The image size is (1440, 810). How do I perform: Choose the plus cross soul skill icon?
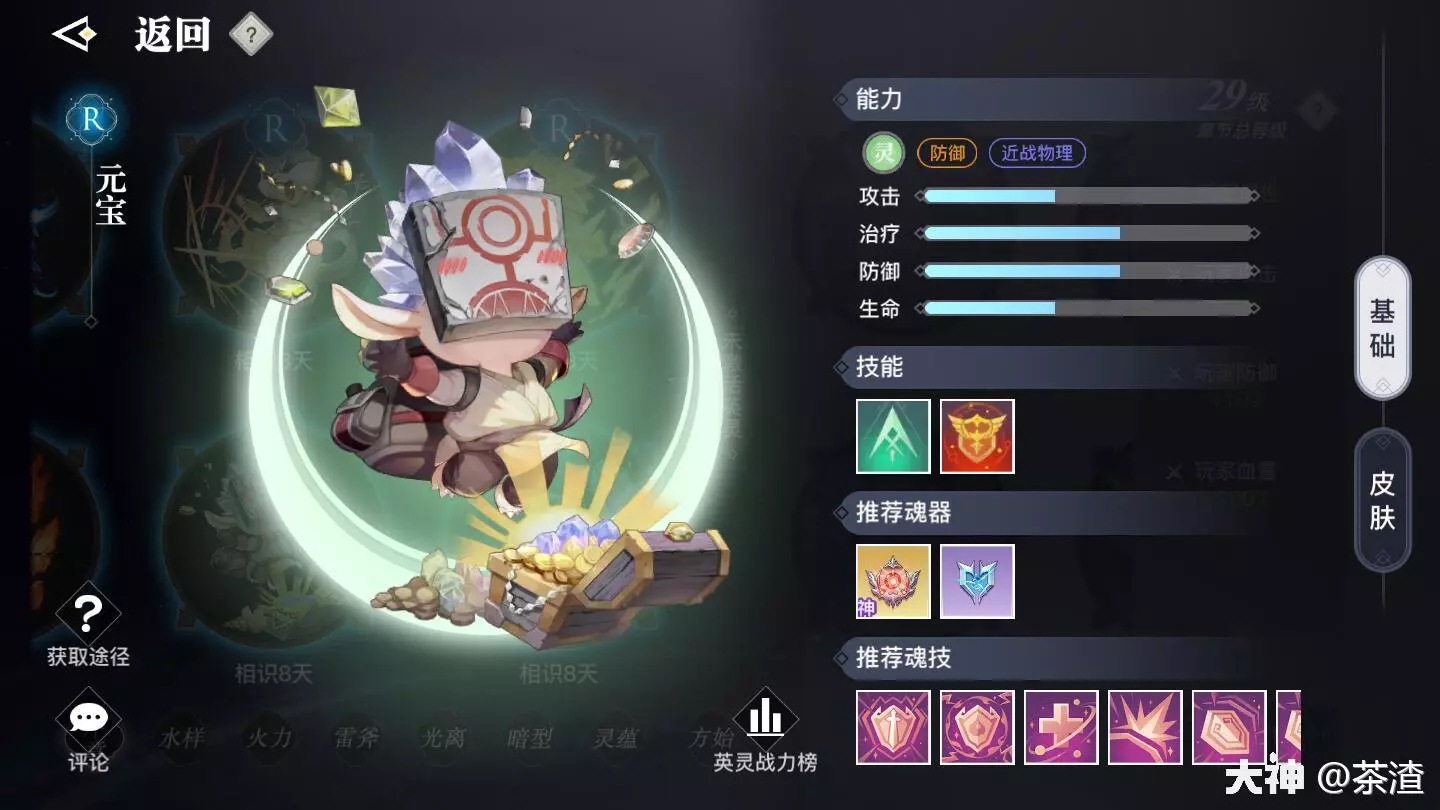coord(1061,727)
